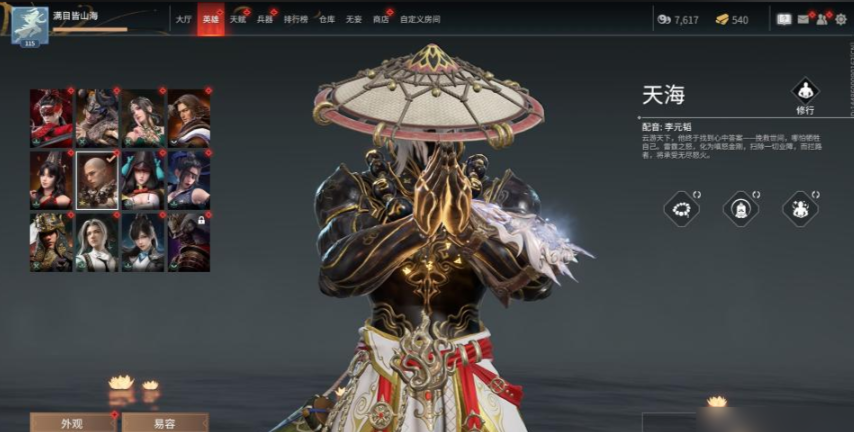View the prayer beads skill icon
The image size is (854, 432).
(x=681, y=208)
